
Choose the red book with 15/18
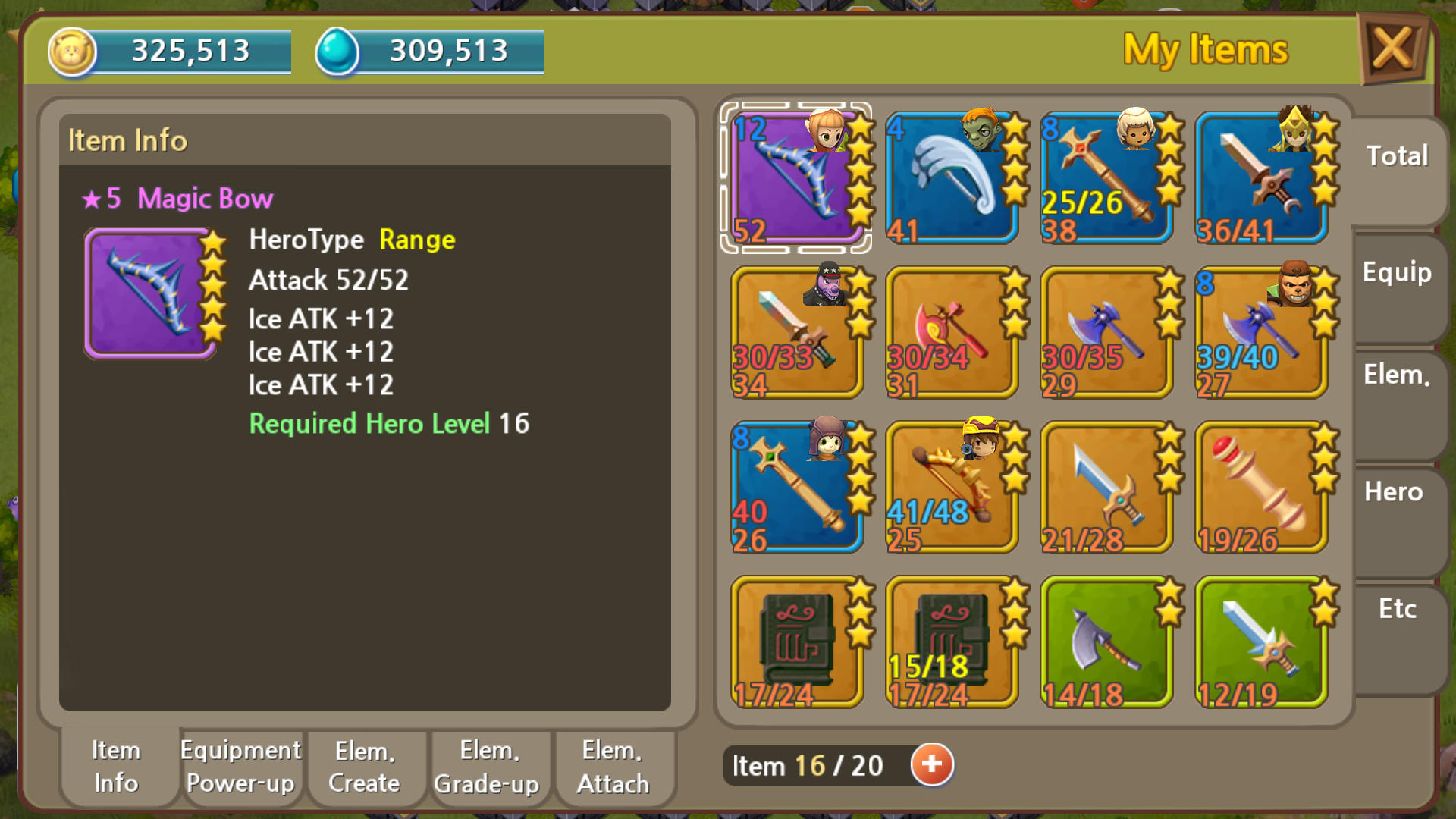click(951, 642)
